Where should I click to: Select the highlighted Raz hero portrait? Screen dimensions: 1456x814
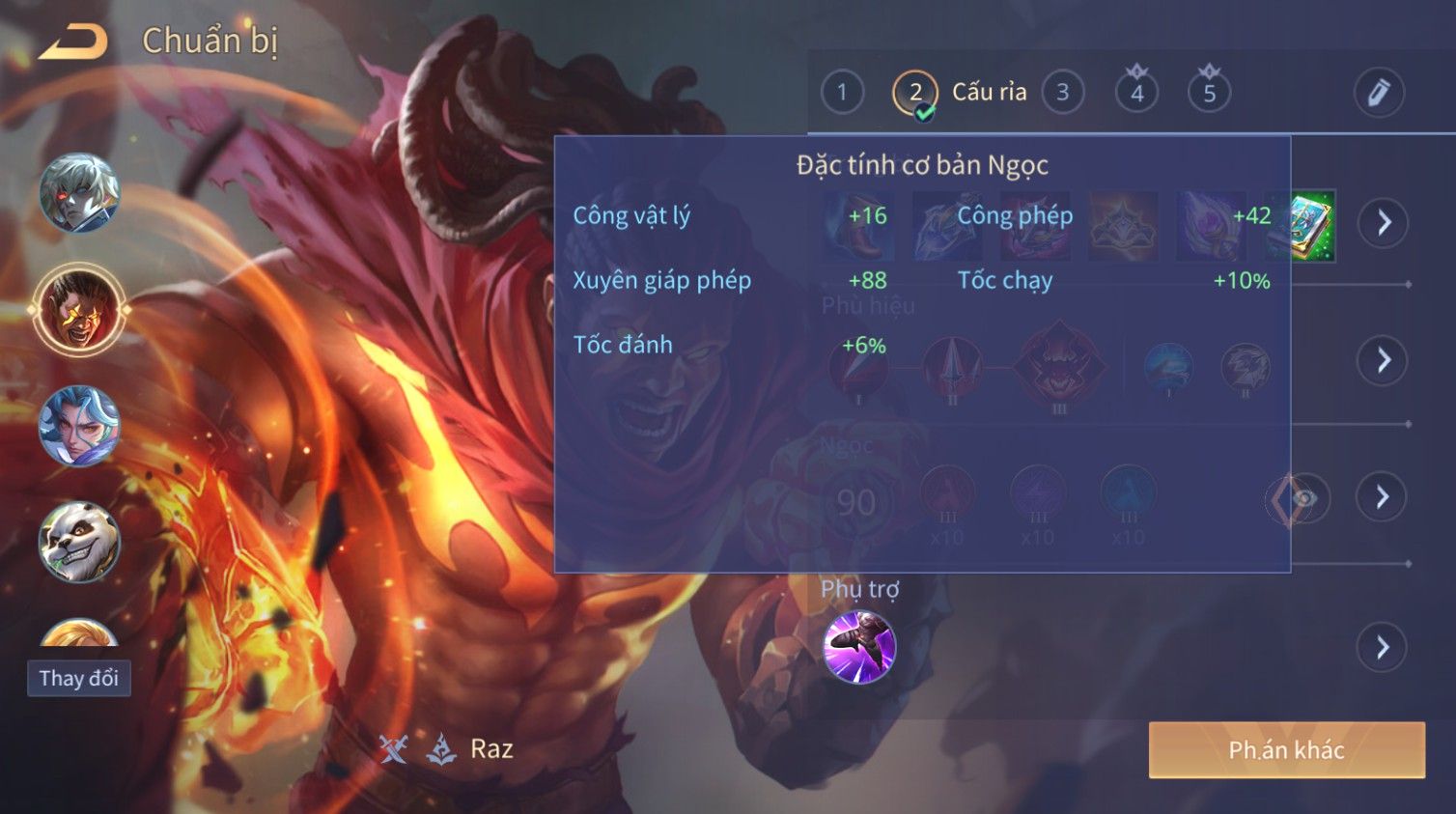click(79, 309)
